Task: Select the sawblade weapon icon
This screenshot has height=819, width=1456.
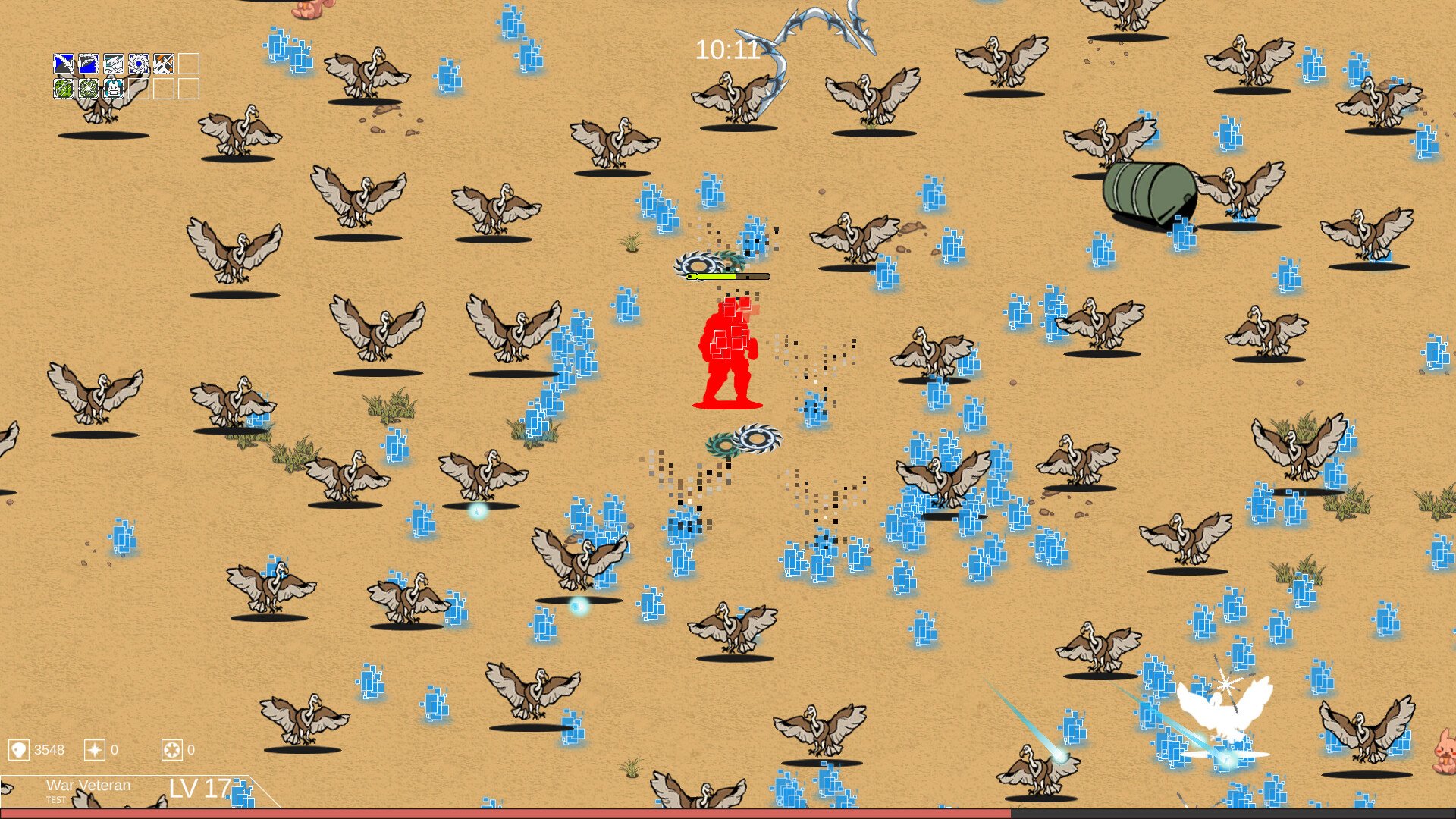Action: tap(139, 64)
